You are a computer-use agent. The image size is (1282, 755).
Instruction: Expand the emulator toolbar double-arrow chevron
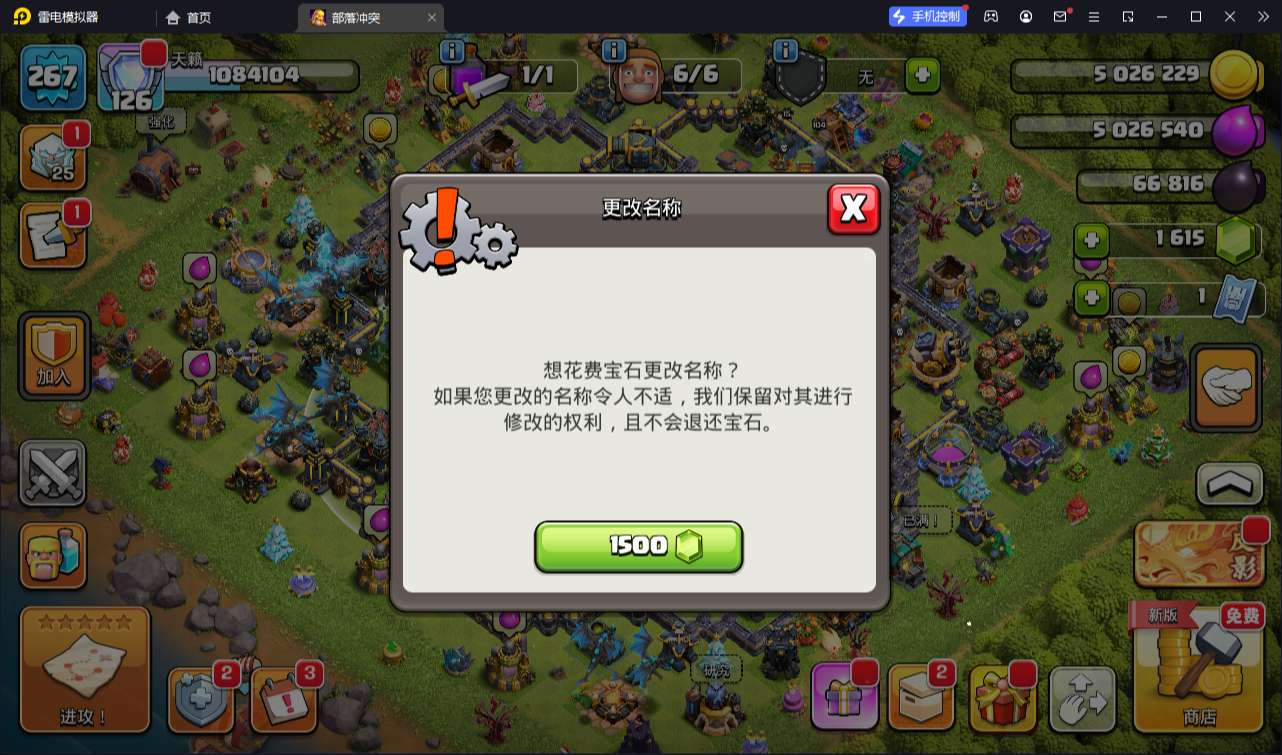coord(1264,16)
